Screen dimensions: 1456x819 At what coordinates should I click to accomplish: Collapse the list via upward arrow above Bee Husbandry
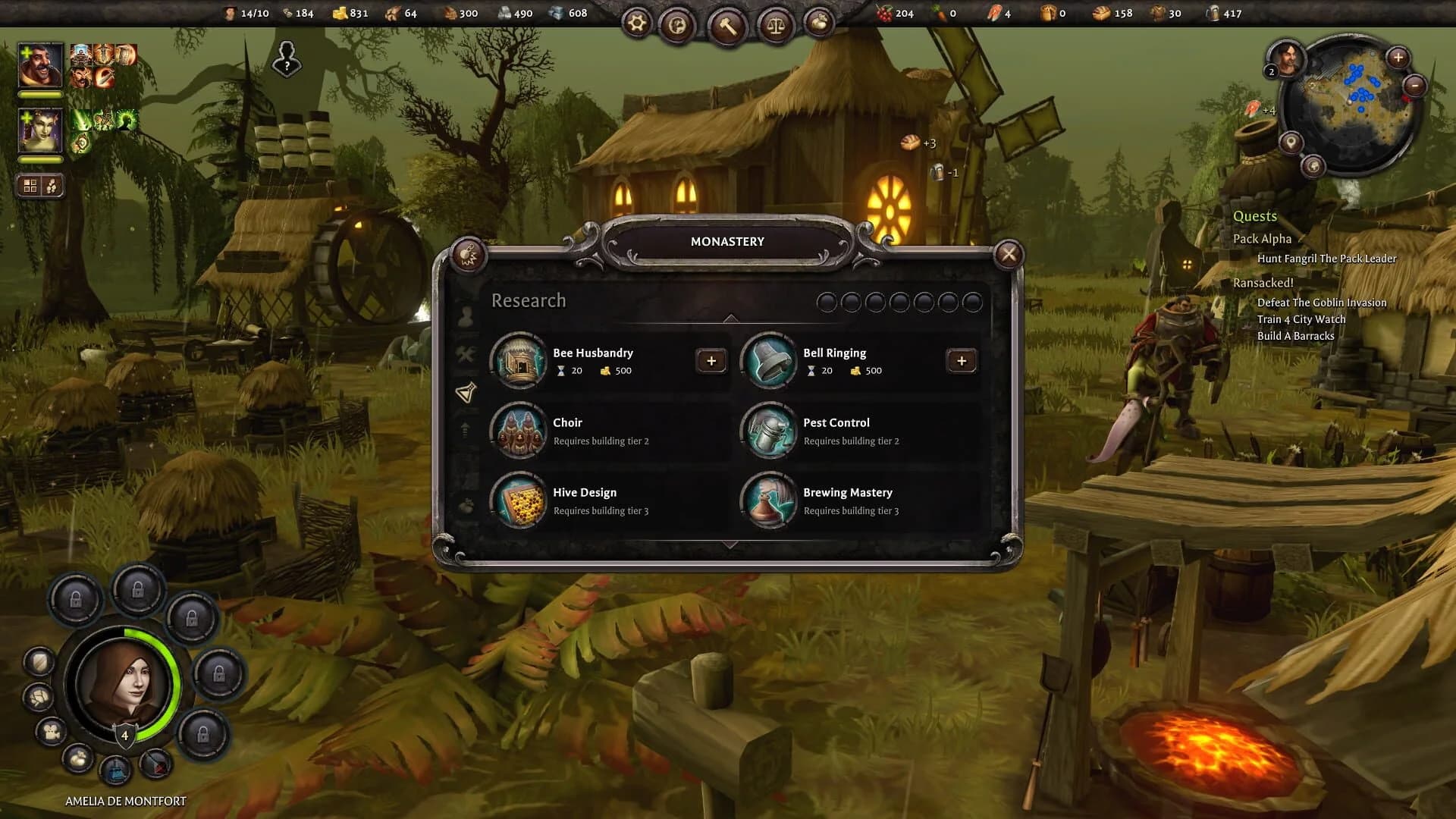point(730,317)
